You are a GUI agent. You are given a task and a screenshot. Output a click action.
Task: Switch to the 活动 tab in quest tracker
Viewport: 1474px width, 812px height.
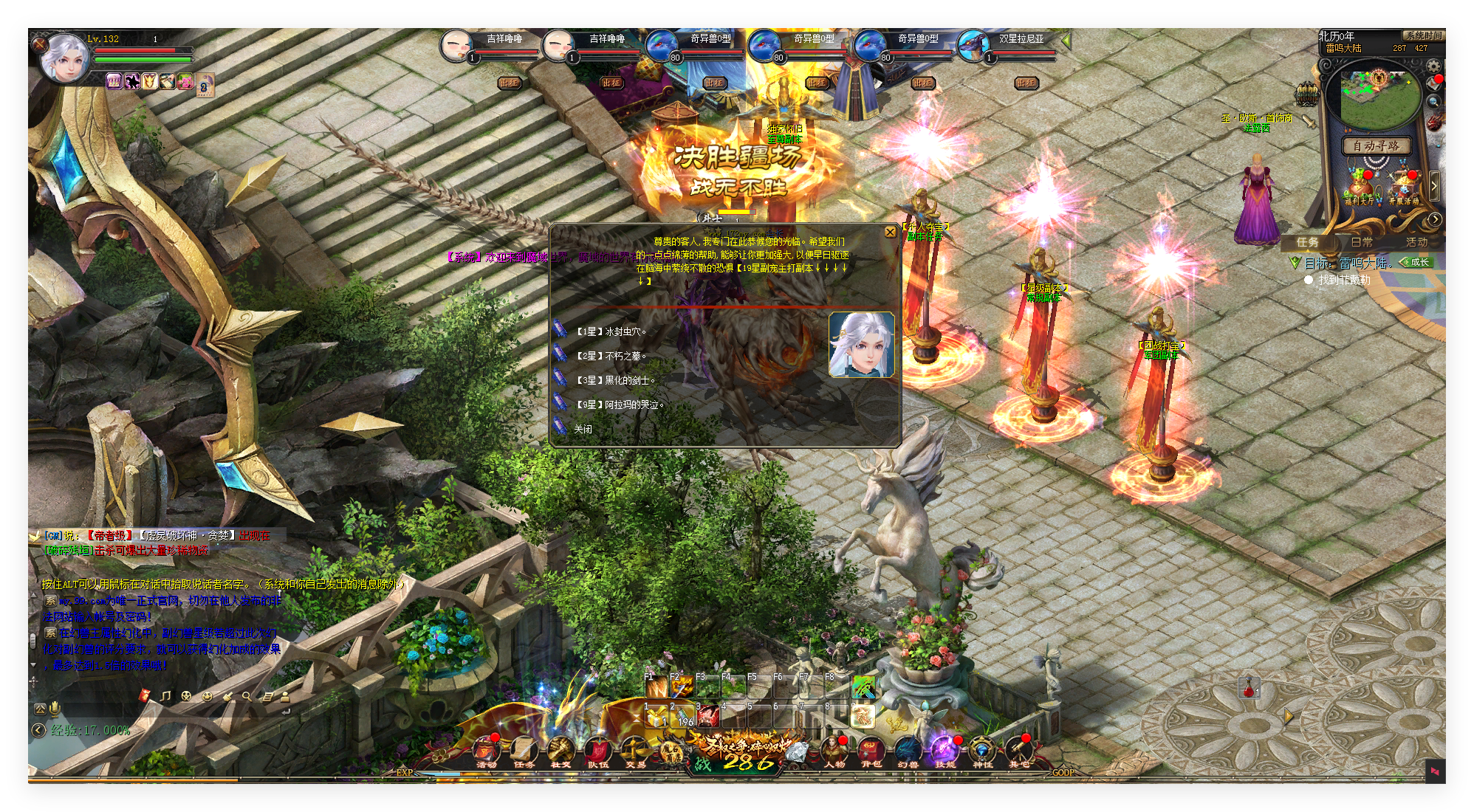(1416, 242)
